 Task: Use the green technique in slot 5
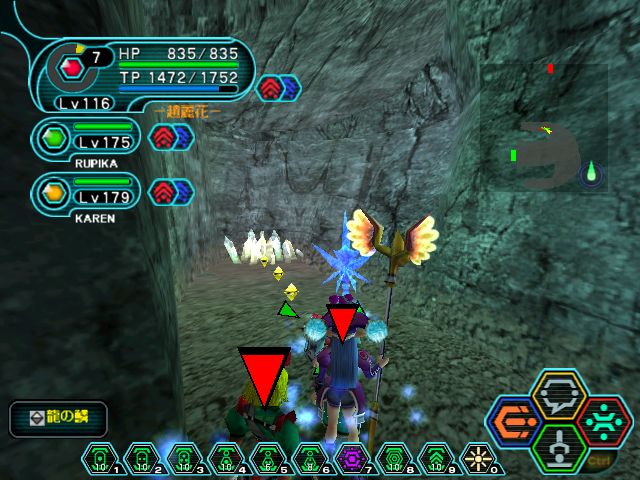pyautogui.click(x=268, y=458)
